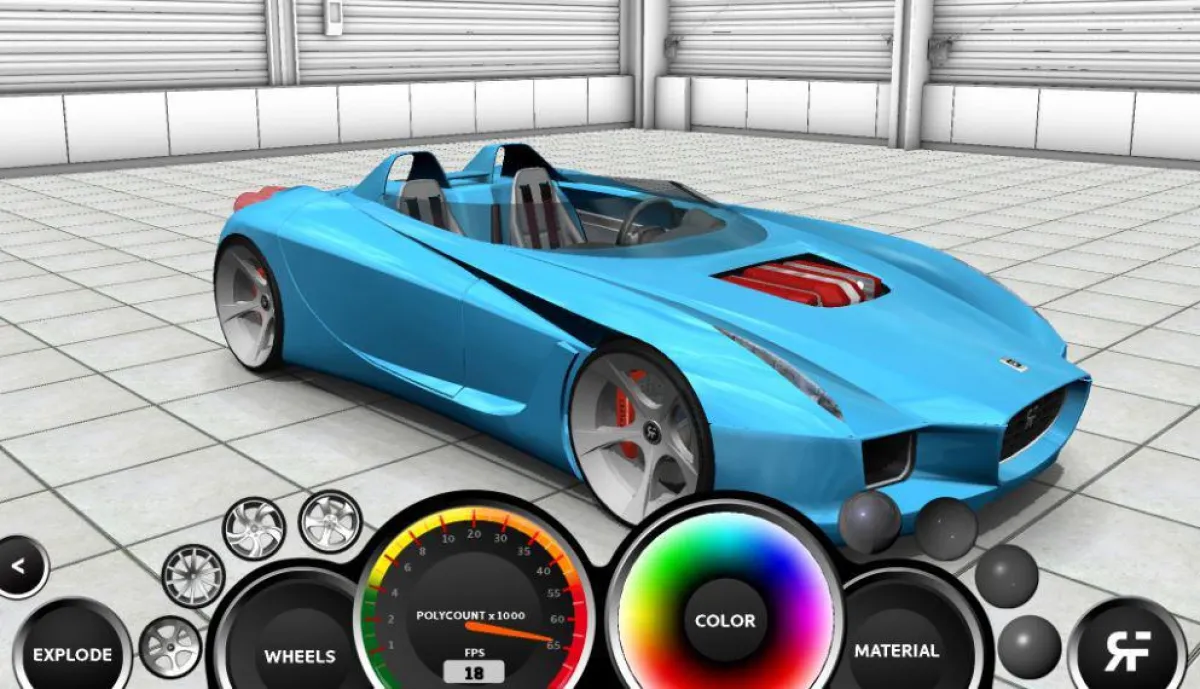1200x689 pixels.
Task: Activate the EXPLODE view button
Action: coord(72,655)
